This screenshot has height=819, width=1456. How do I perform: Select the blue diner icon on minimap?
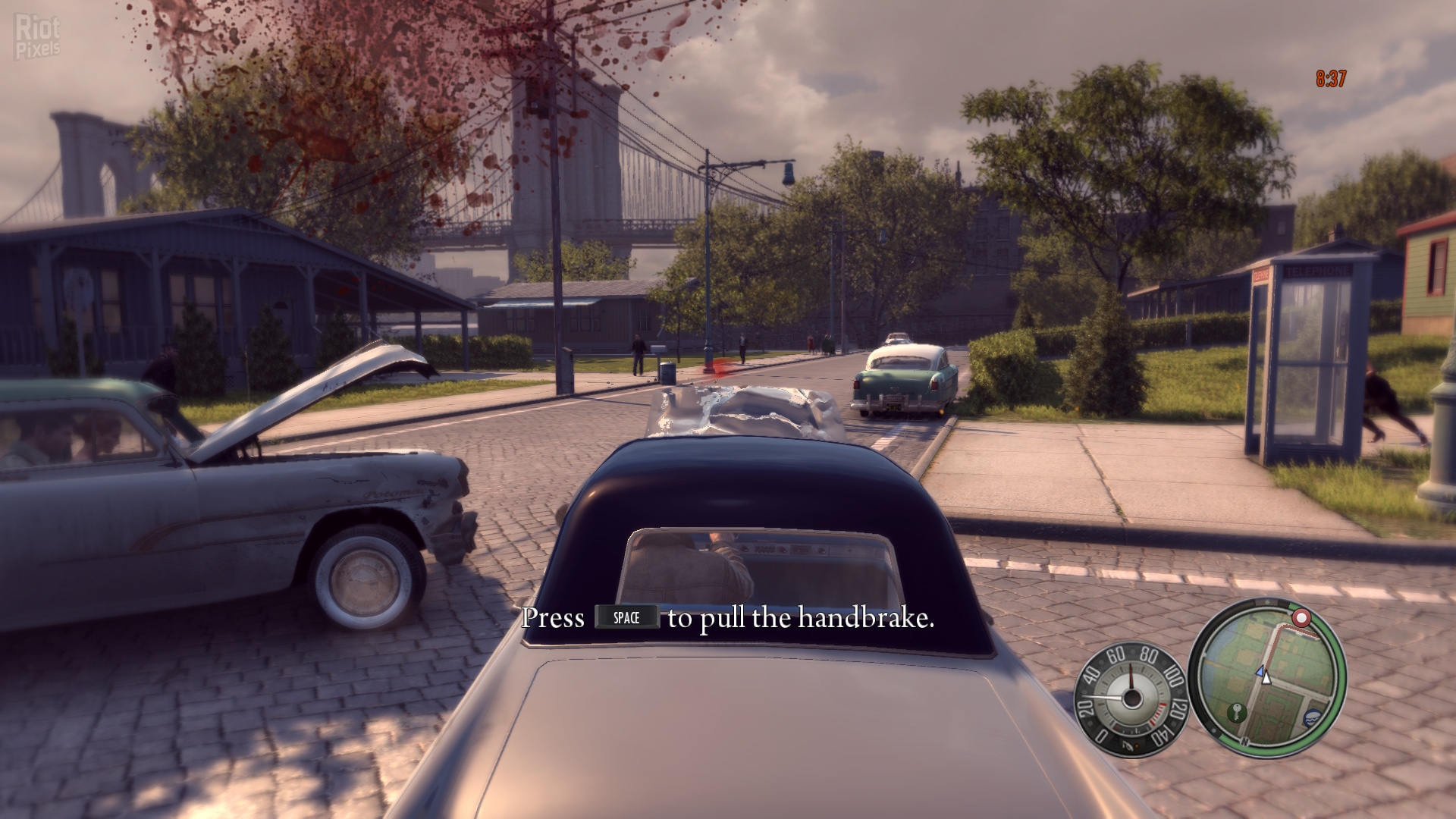pyautogui.click(x=1313, y=717)
